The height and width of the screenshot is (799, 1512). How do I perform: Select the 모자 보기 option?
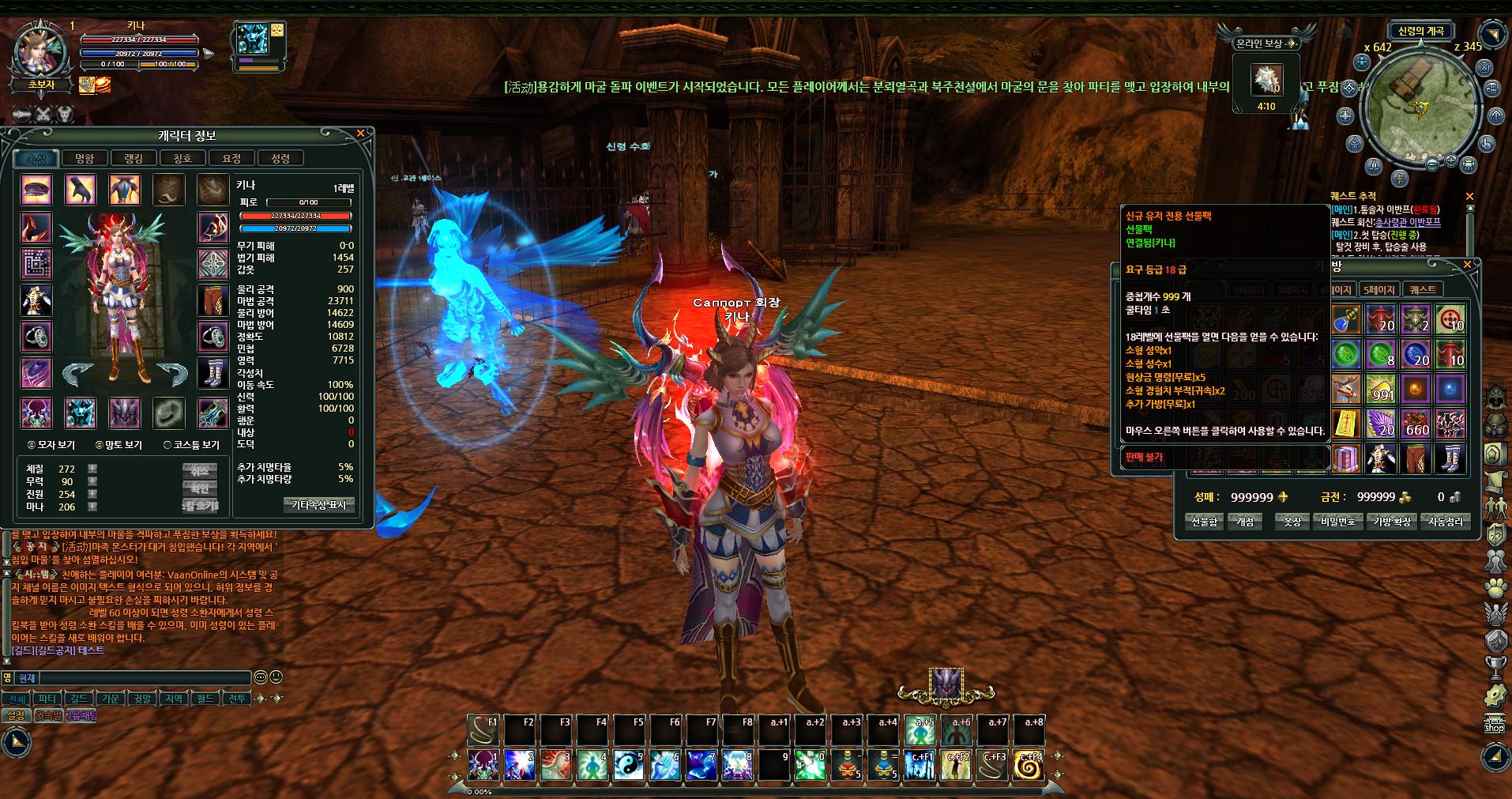[x=31, y=446]
